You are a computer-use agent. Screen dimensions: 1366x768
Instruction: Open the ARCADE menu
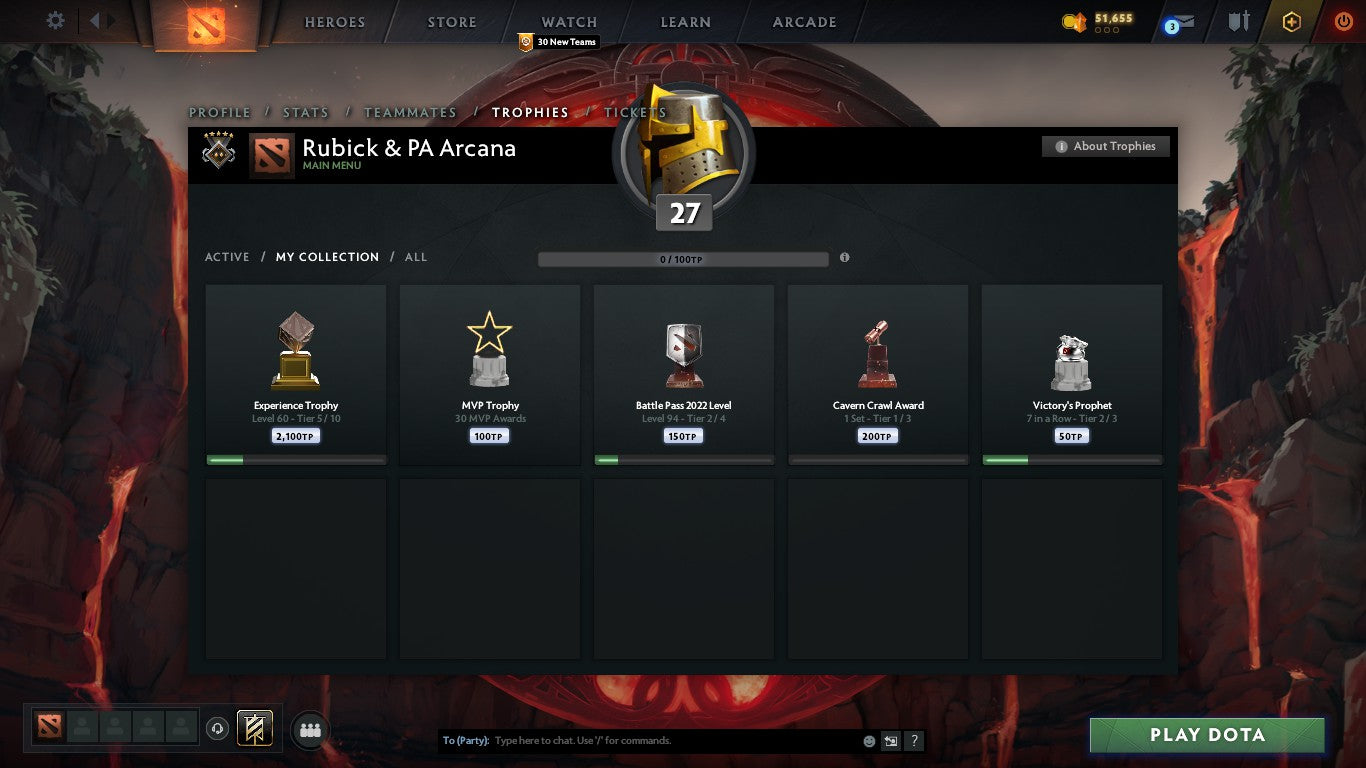(x=803, y=21)
